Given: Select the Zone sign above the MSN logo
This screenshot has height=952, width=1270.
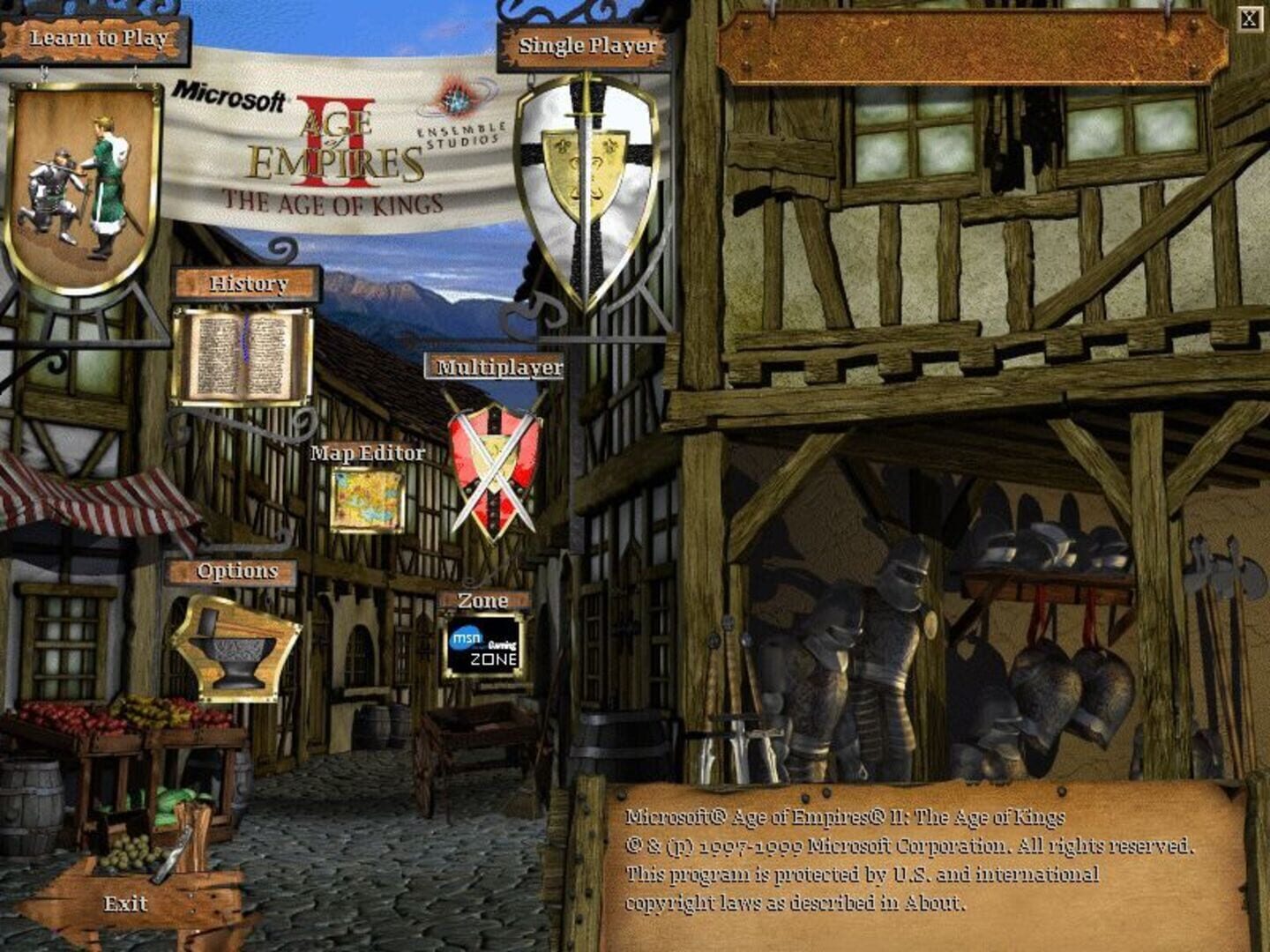Looking at the screenshot, I should tap(483, 600).
